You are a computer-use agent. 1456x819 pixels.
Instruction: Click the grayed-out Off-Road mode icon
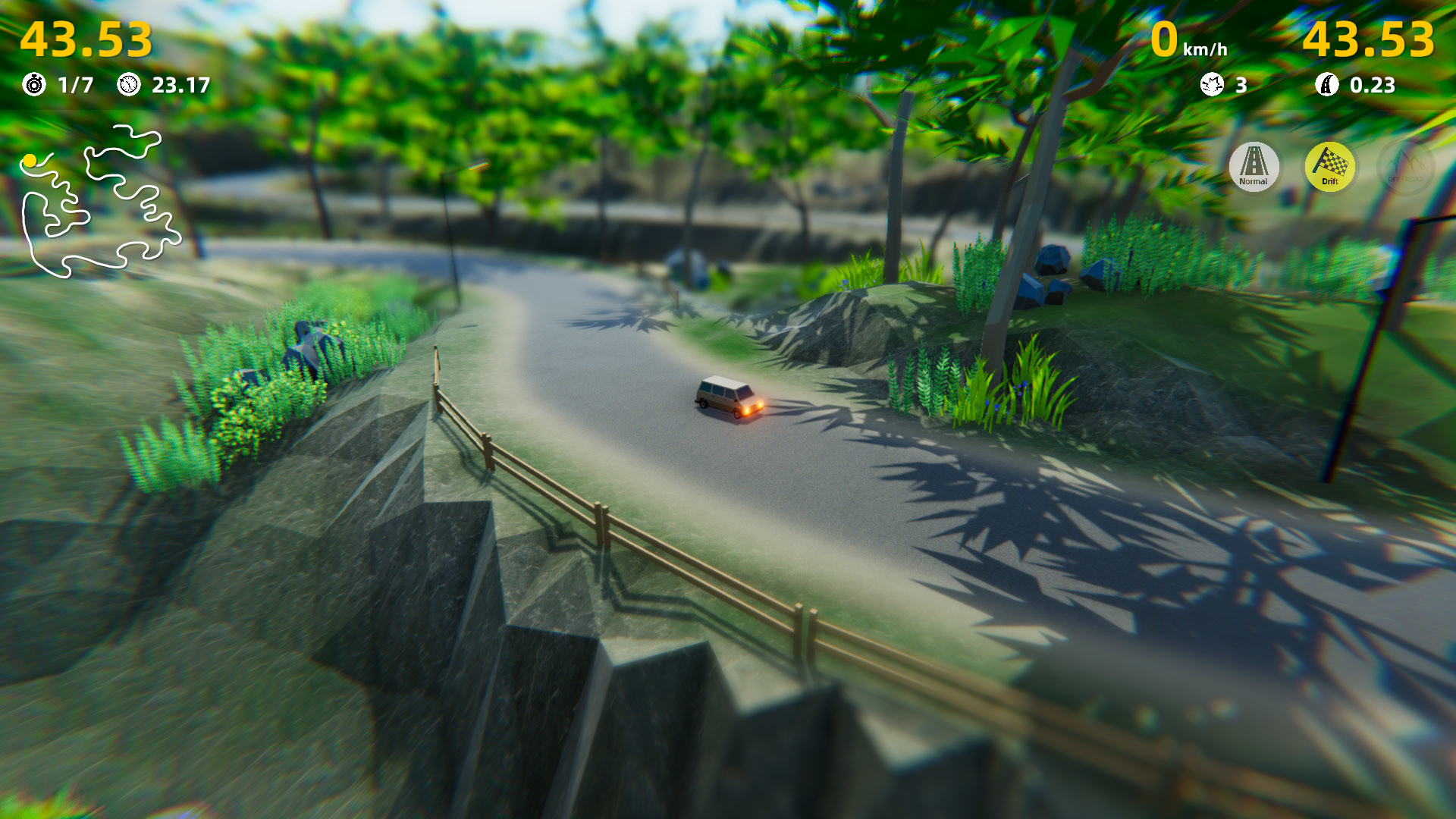[1404, 168]
